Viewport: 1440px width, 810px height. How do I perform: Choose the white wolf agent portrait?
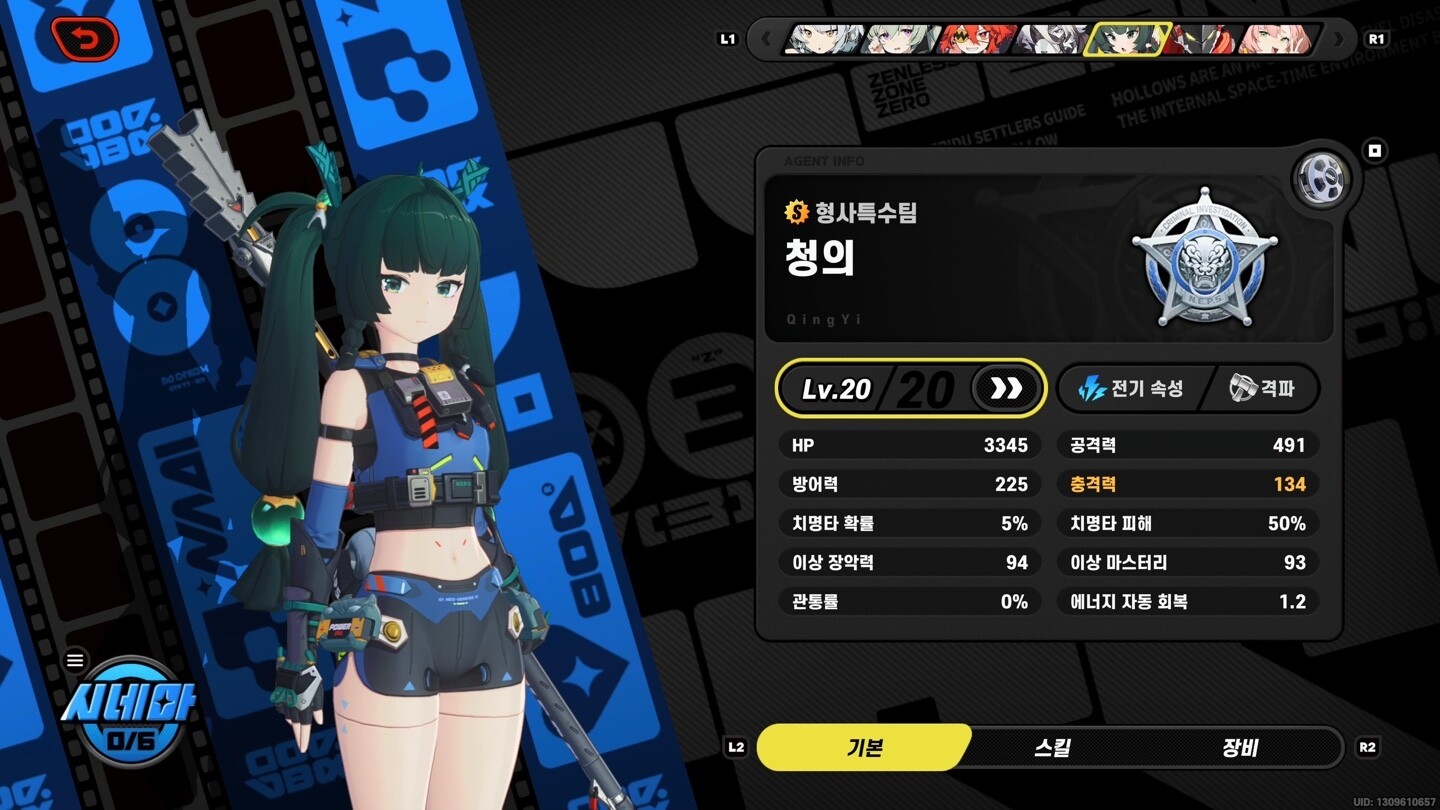[1050, 40]
